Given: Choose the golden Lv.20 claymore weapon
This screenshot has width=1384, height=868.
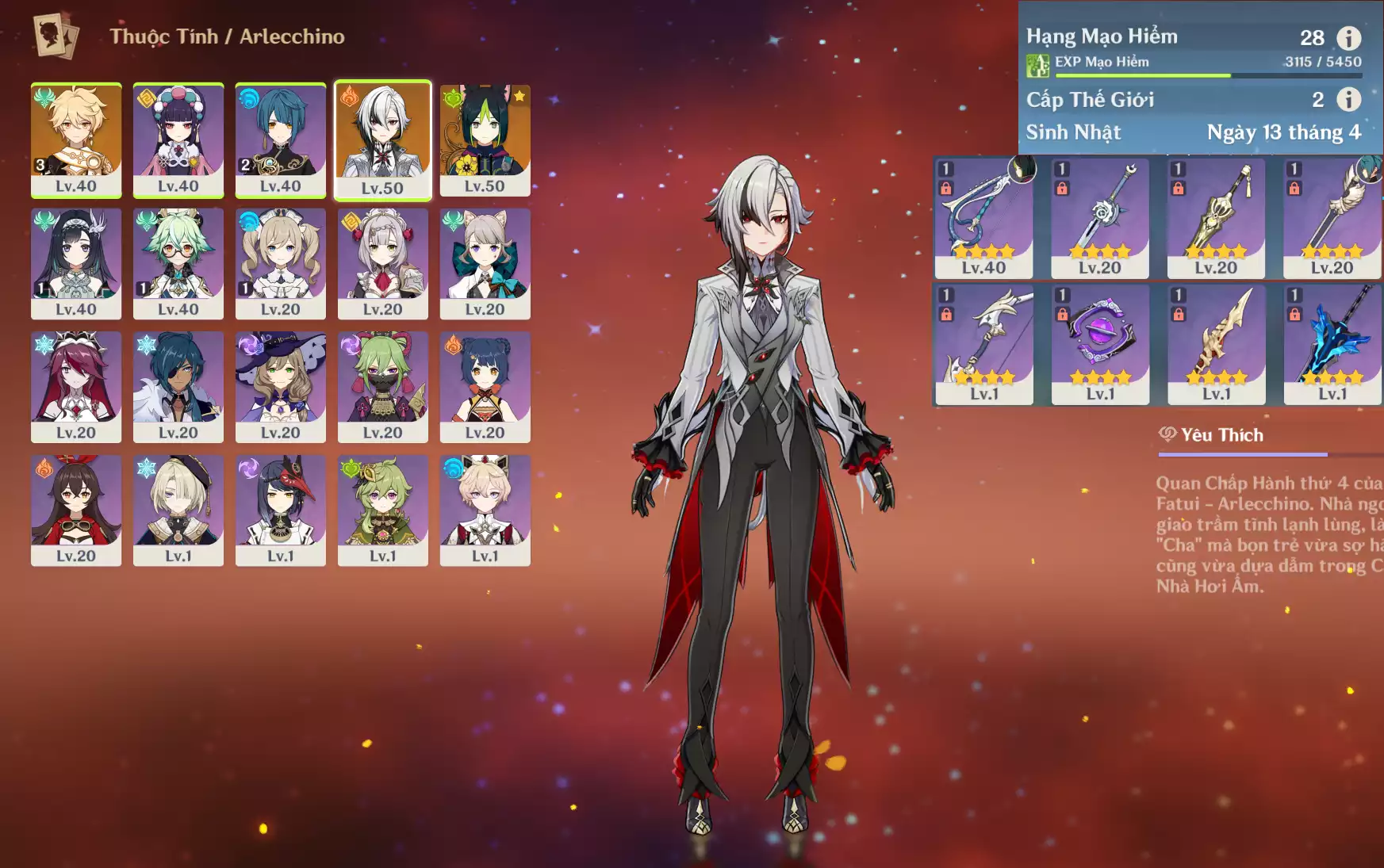Looking at the screenshot, I should [x=1216, y=218].
